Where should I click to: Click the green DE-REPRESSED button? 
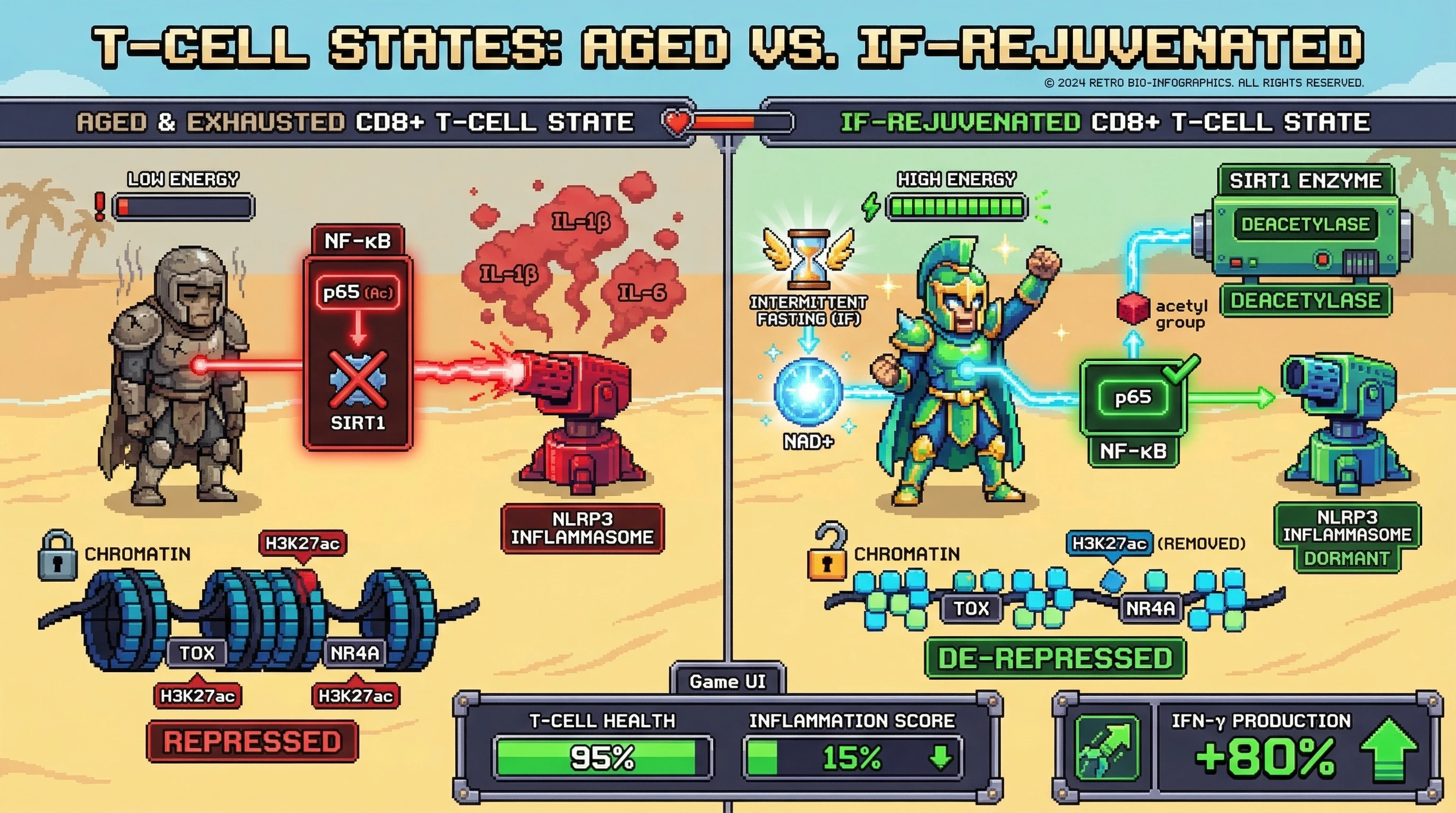1054,658
